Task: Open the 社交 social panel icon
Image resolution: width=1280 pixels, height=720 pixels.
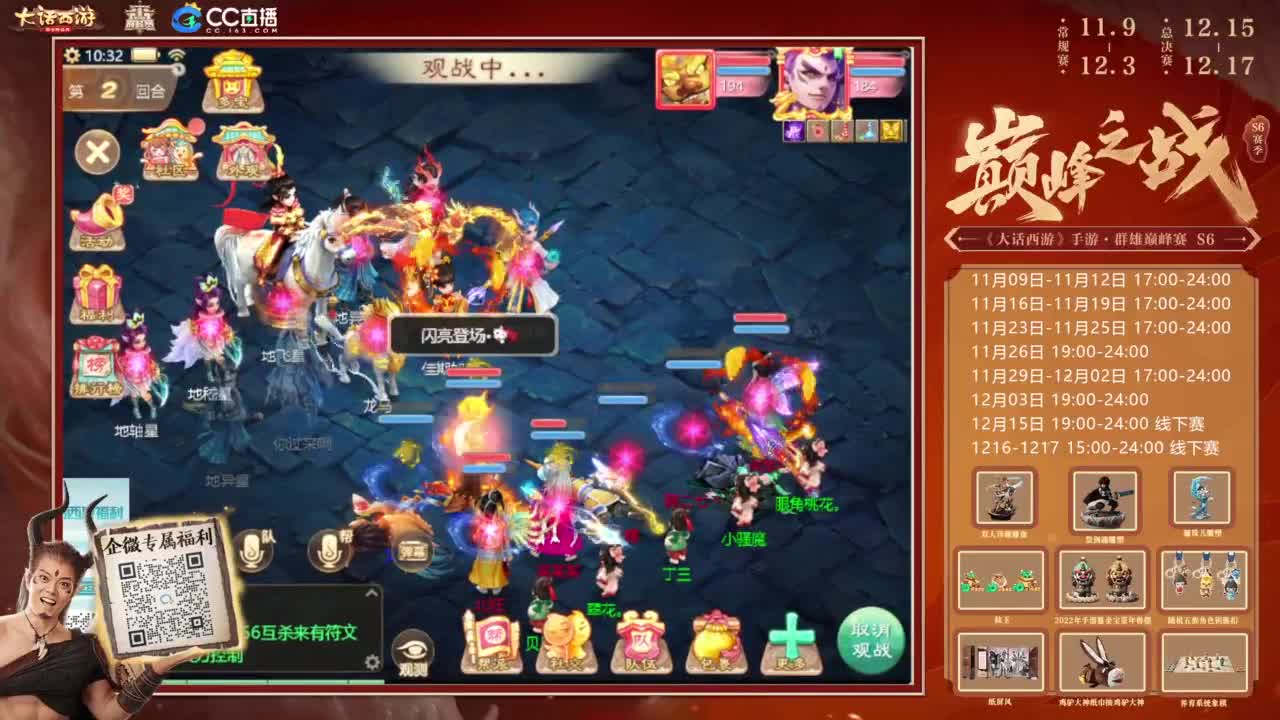Action: click(x=565, y=640)
